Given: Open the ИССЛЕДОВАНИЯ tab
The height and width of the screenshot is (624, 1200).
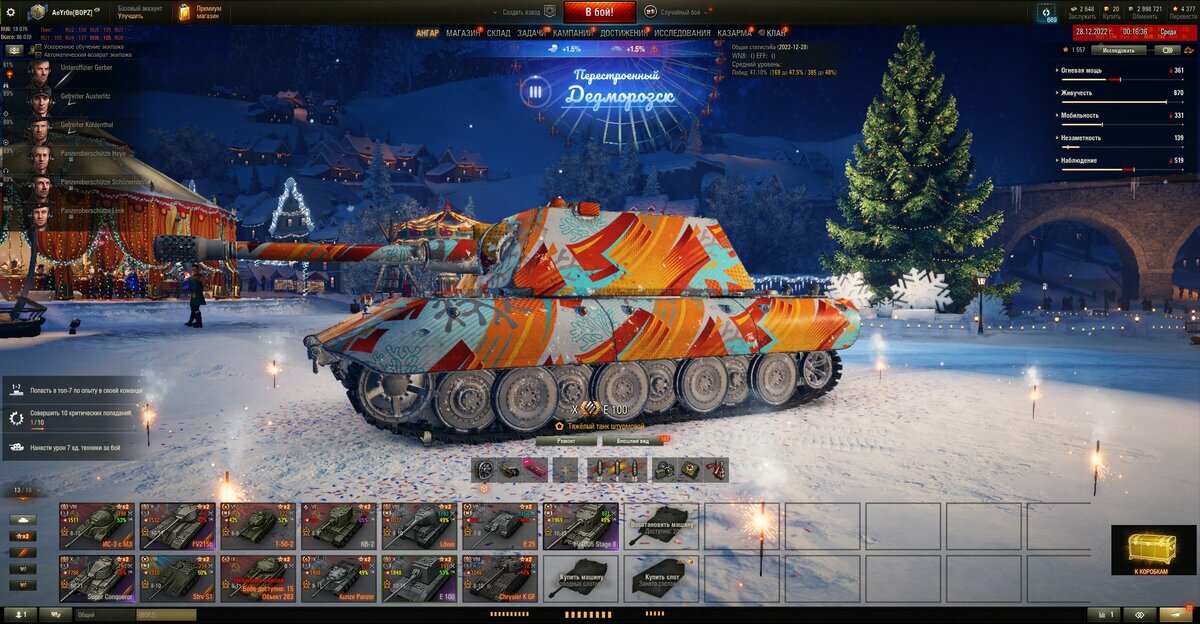Looking at the screenshot, I should [x=683, y=33].
